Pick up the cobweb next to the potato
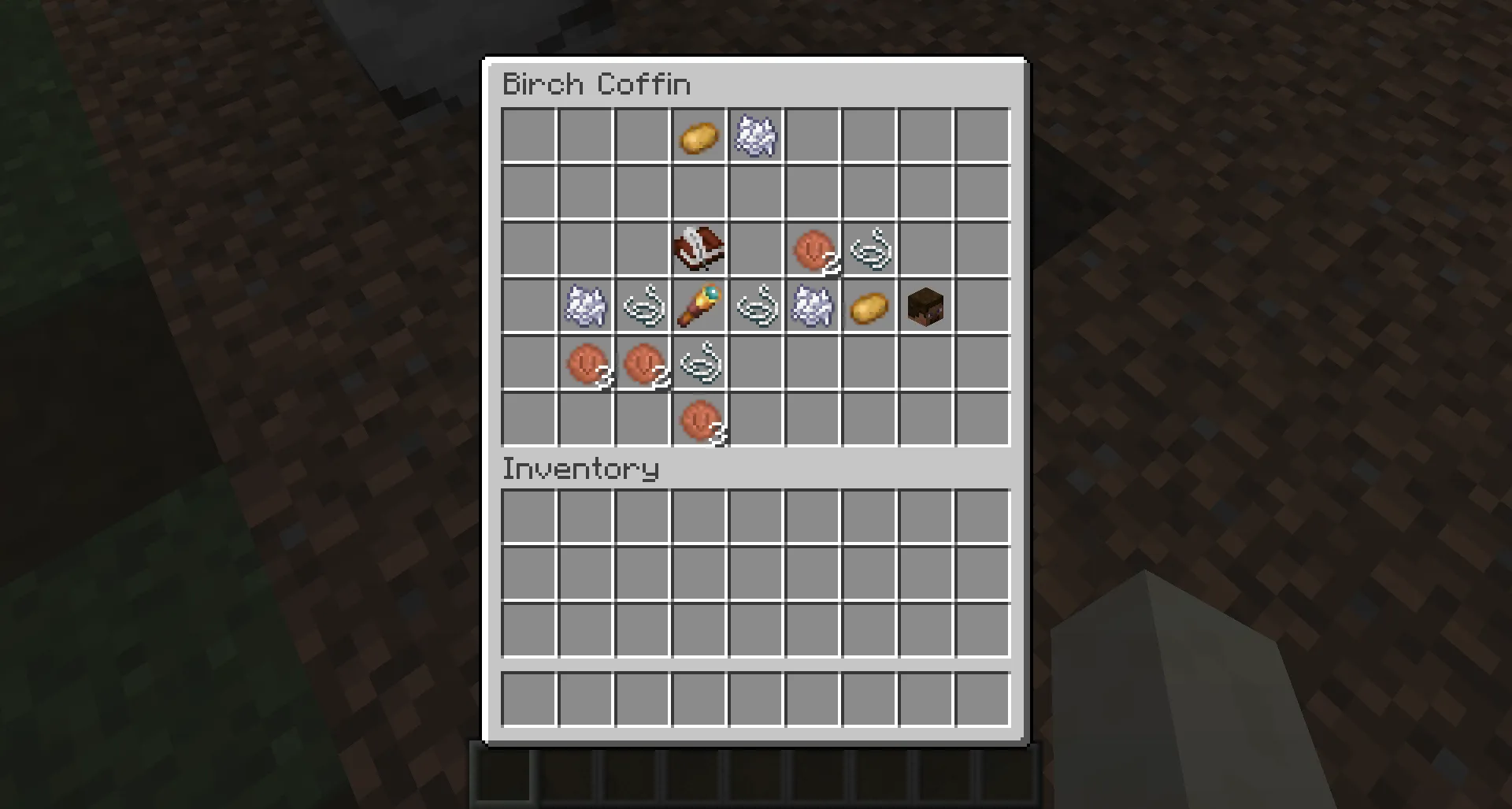The width and height of the screenshot is (1512, 809). (x=754, y=137)
